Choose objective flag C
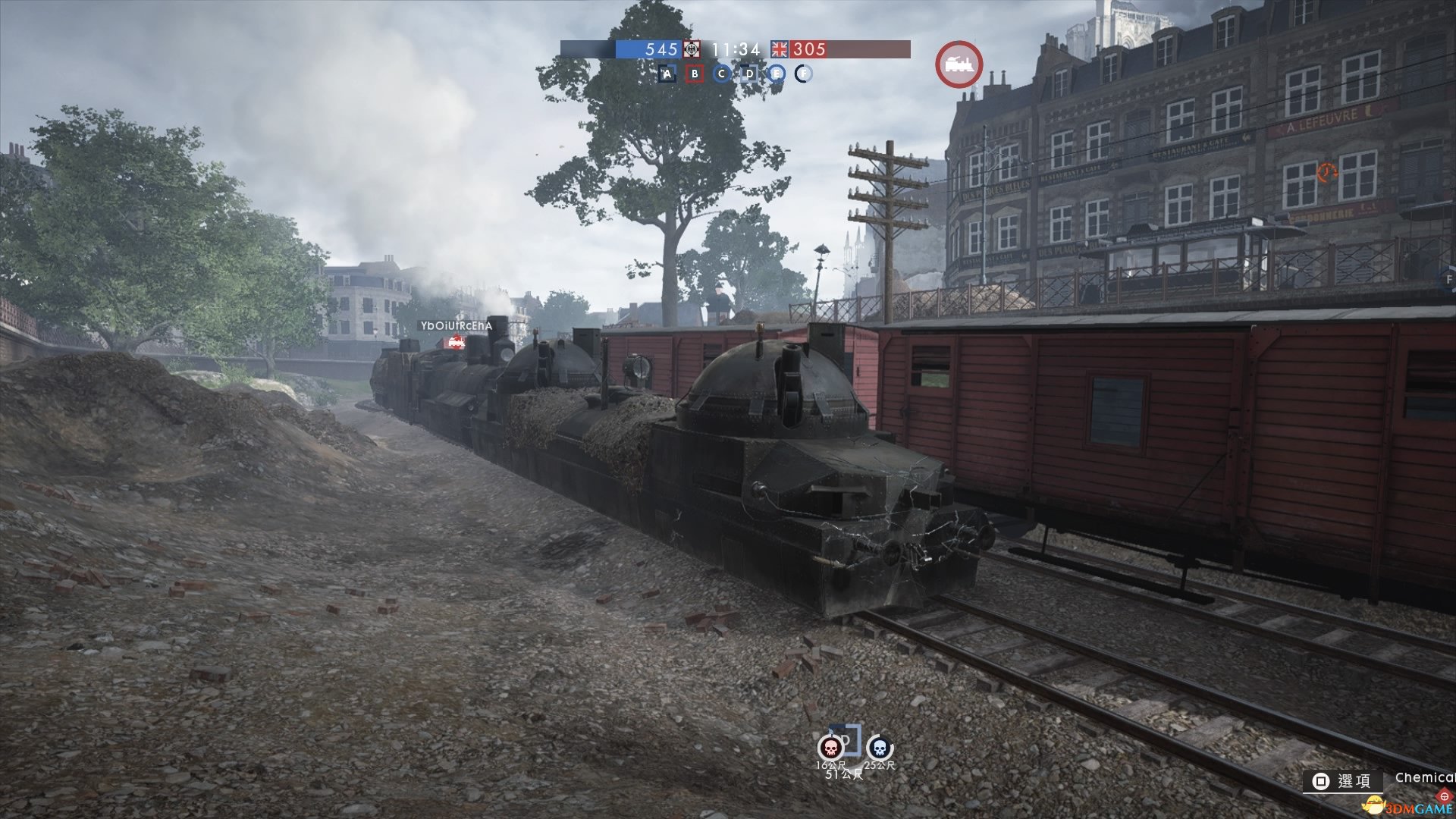1456x819 pixels. point(722,74)
